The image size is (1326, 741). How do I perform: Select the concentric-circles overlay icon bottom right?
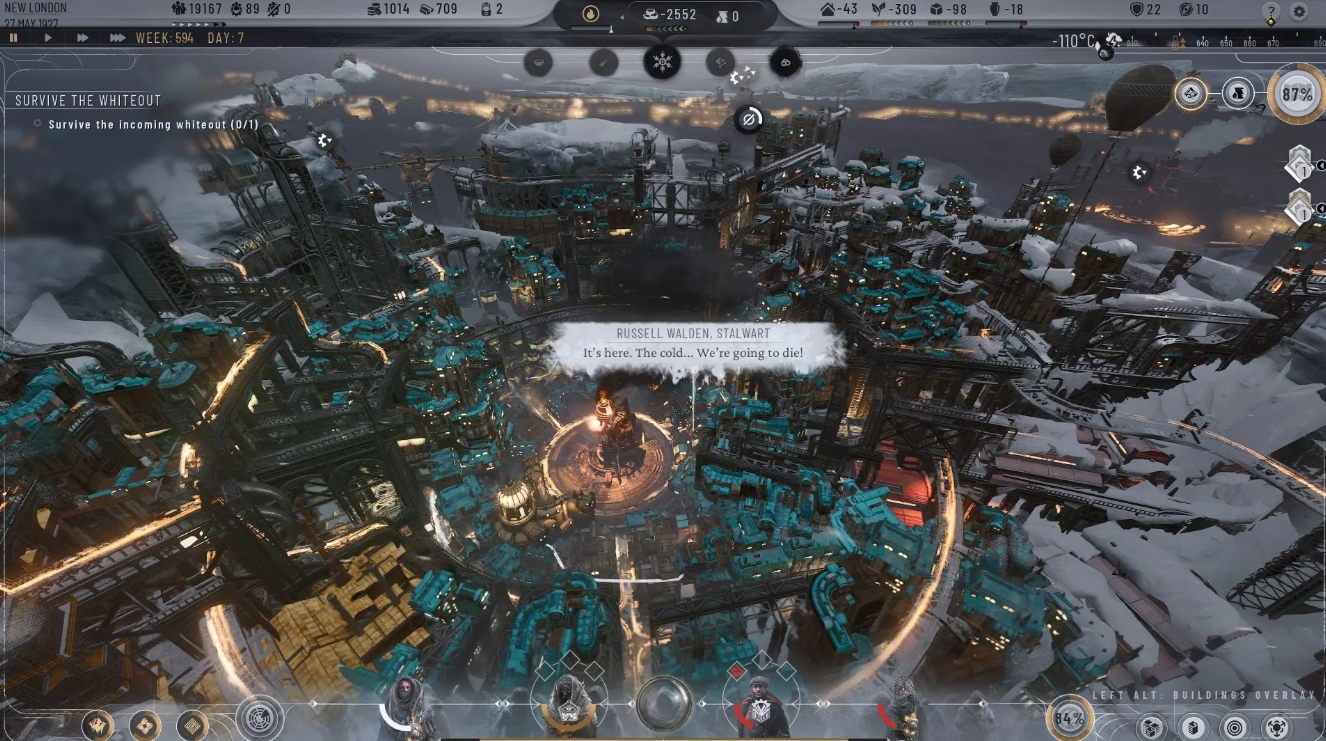click(x=1232, y=728)
